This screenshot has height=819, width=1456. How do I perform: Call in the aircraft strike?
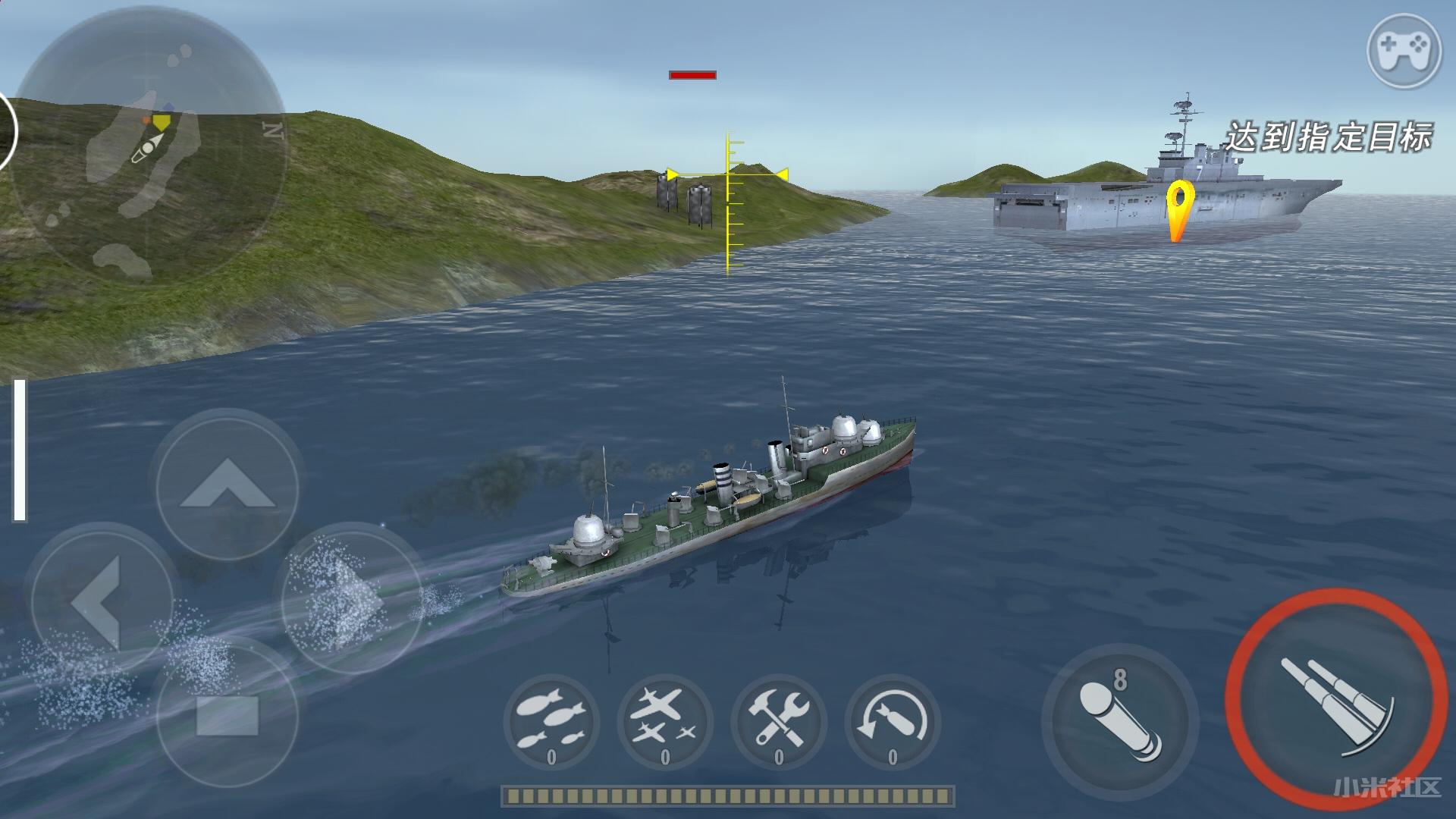coord(665,722)
